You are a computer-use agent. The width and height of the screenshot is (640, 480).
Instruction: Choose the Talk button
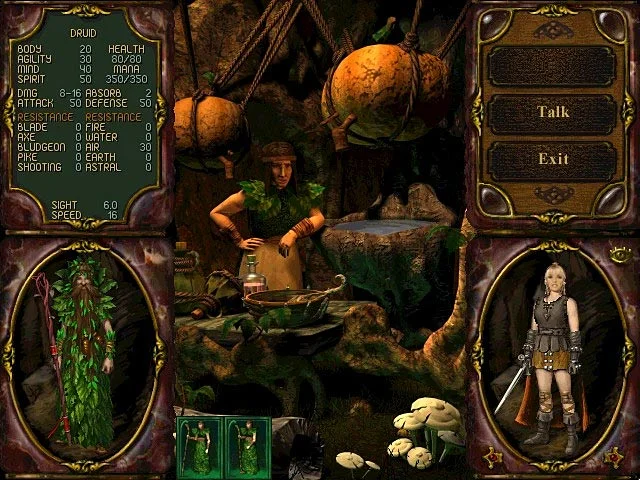(x=553, y=112)
